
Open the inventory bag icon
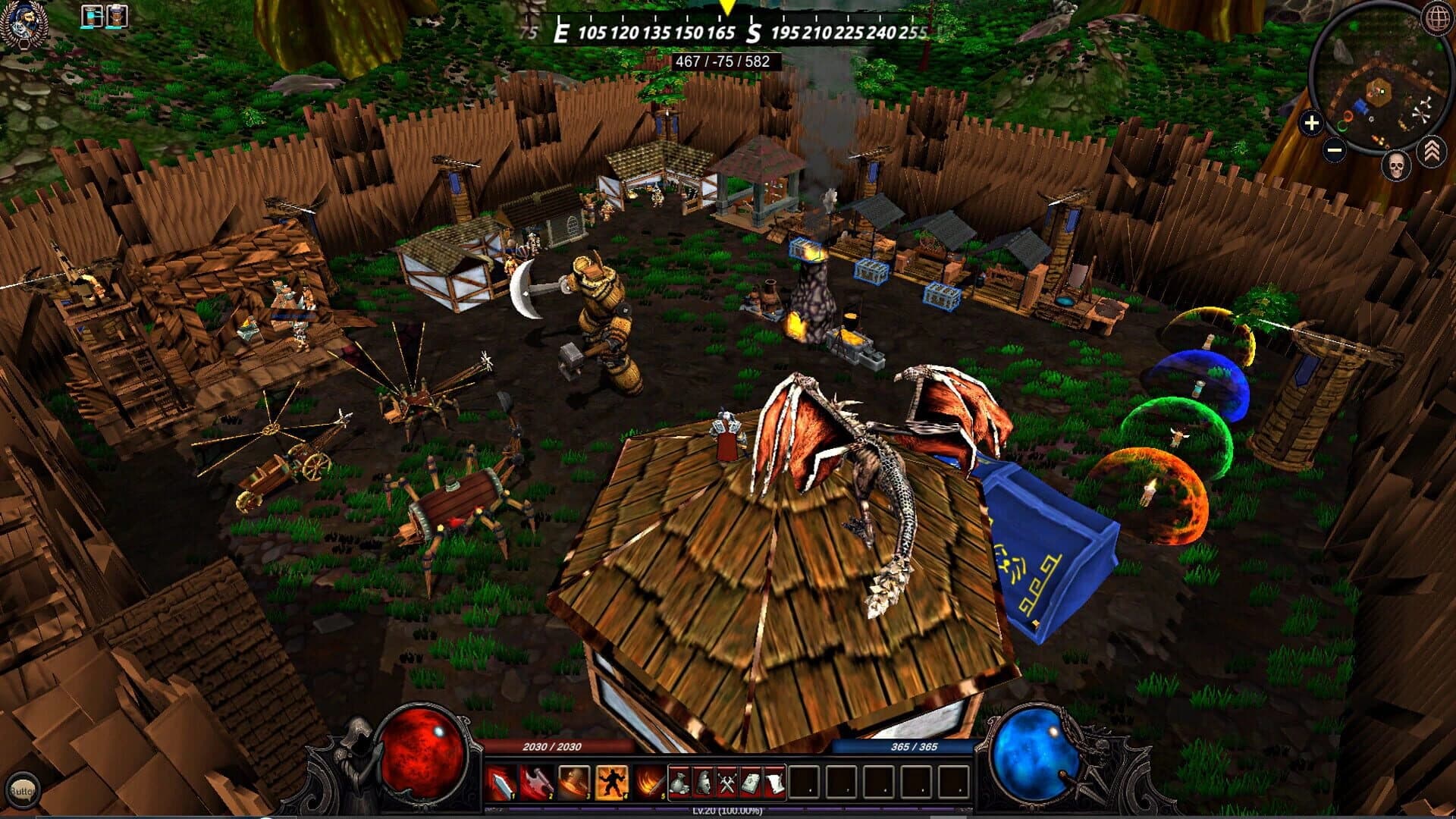pos(680,782)
